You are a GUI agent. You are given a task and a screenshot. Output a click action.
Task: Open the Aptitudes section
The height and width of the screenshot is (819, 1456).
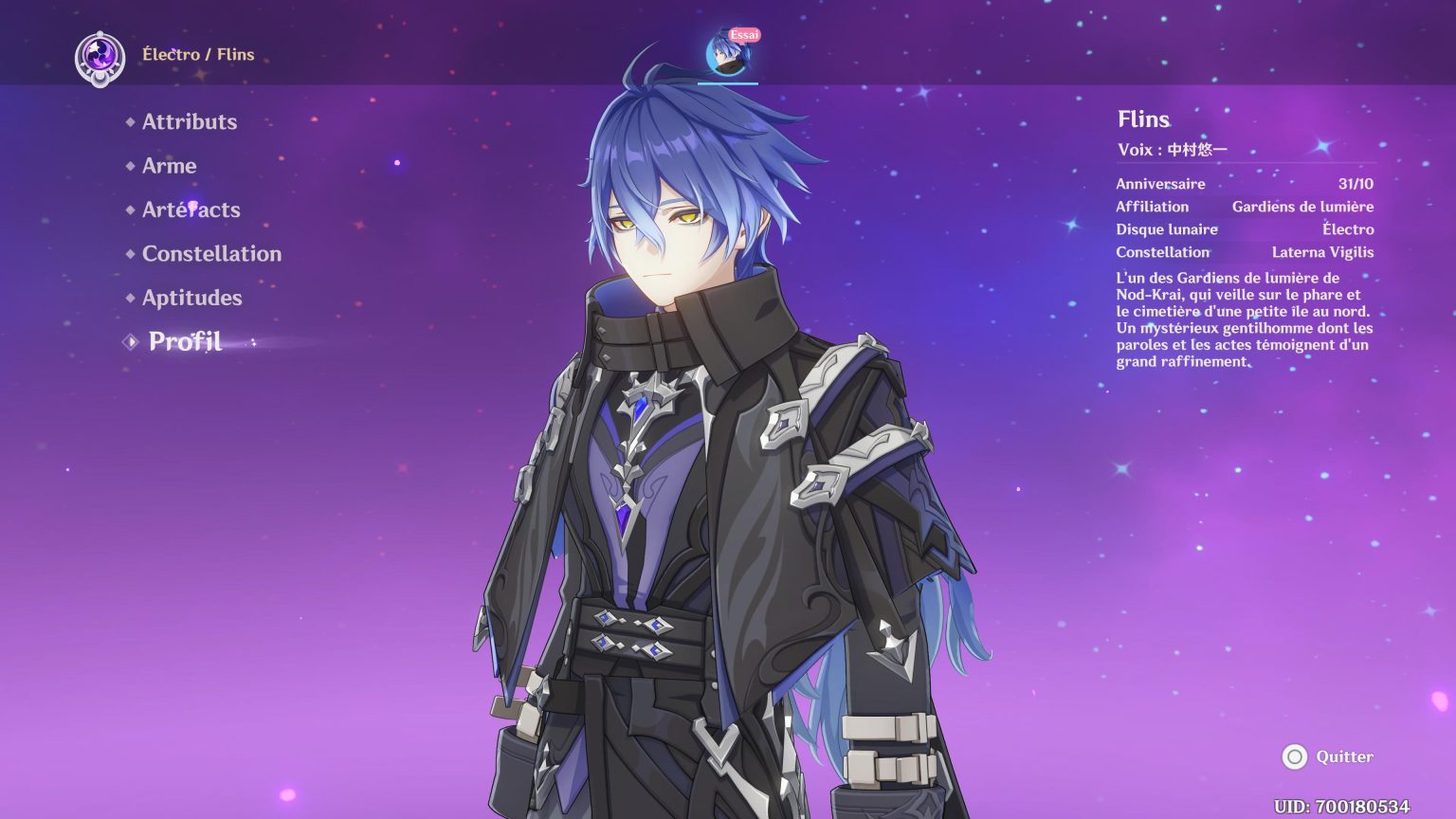pos(191,298)
